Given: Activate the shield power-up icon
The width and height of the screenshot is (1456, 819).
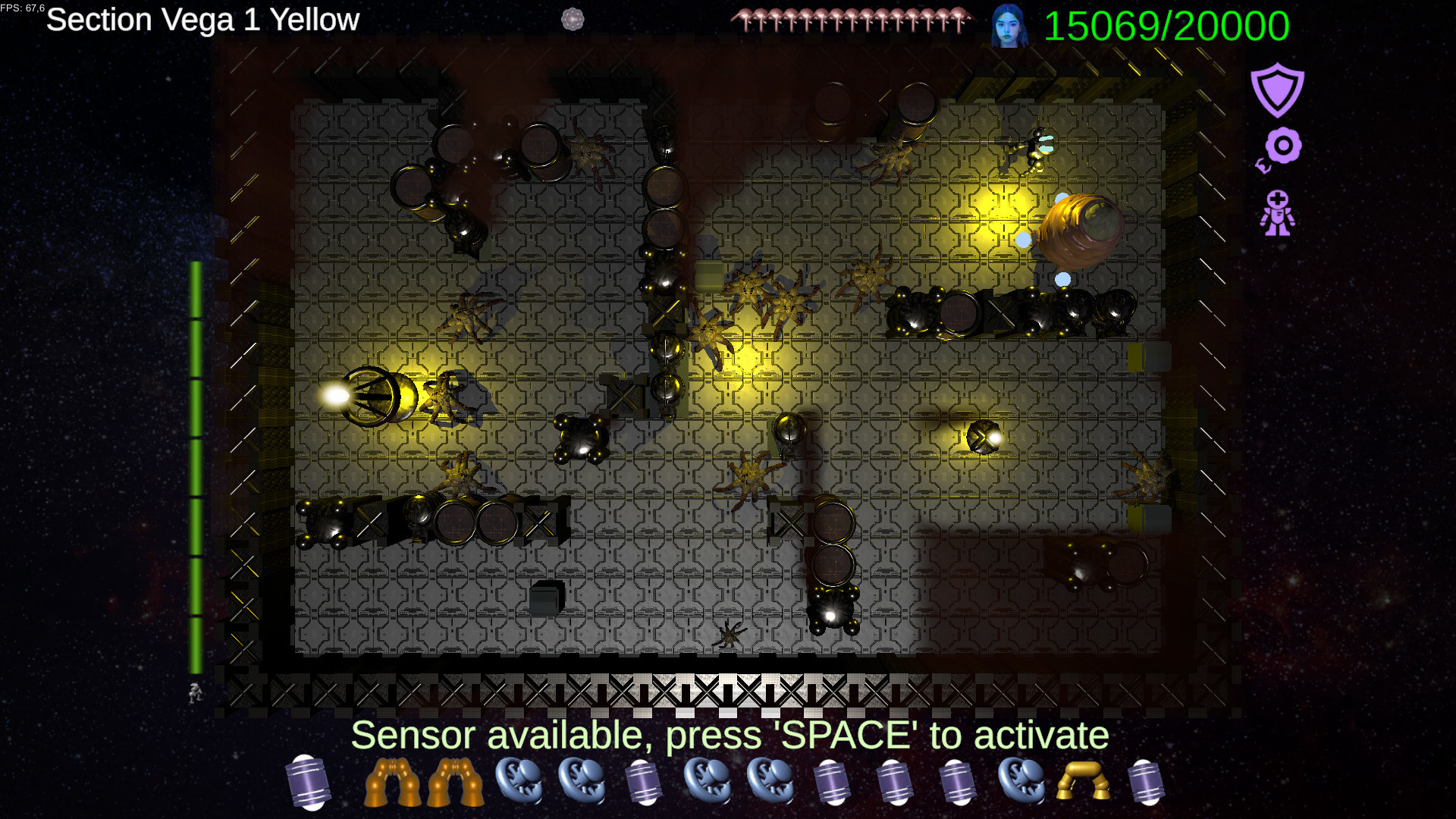Looking at the screenshot, I should pyautogui.click(x=1278, y=91).
